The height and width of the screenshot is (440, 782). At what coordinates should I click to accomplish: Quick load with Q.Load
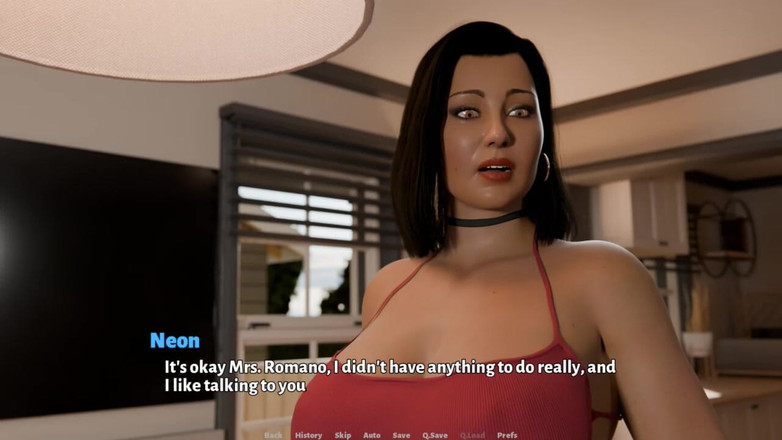pyautogui.click(x=472, y=435)
